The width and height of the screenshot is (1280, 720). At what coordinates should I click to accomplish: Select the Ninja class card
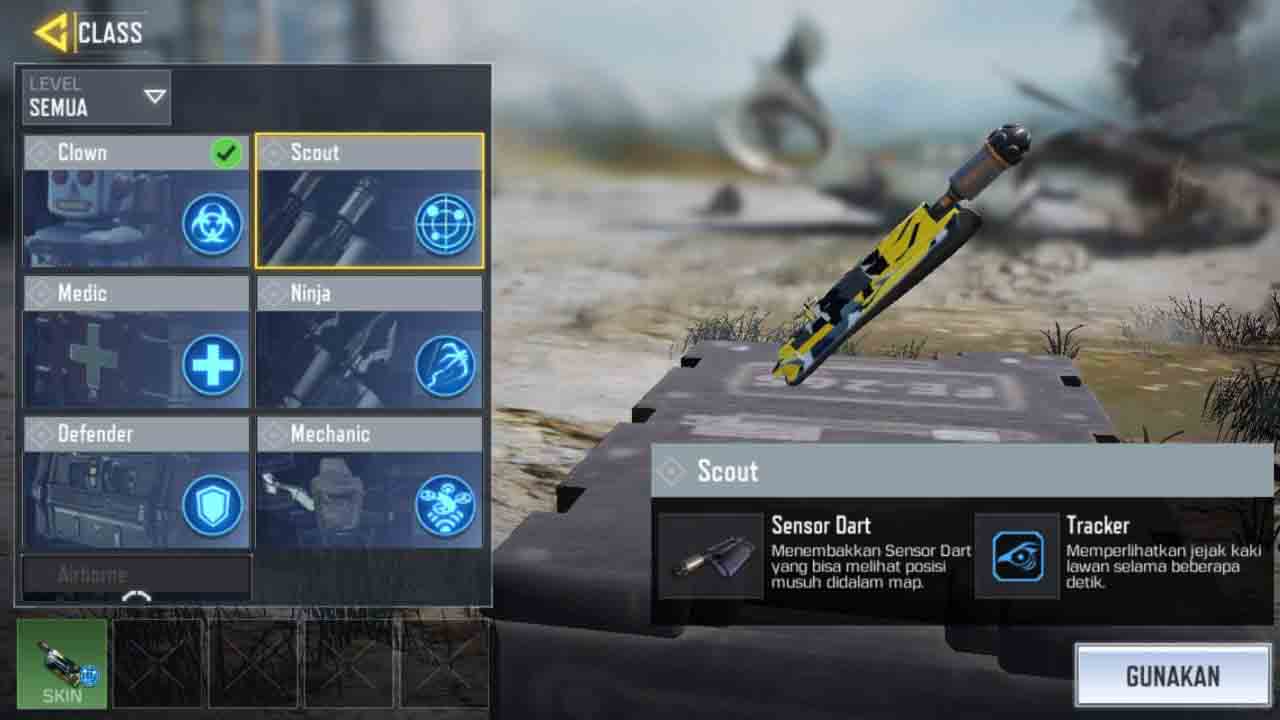(368, 340)
